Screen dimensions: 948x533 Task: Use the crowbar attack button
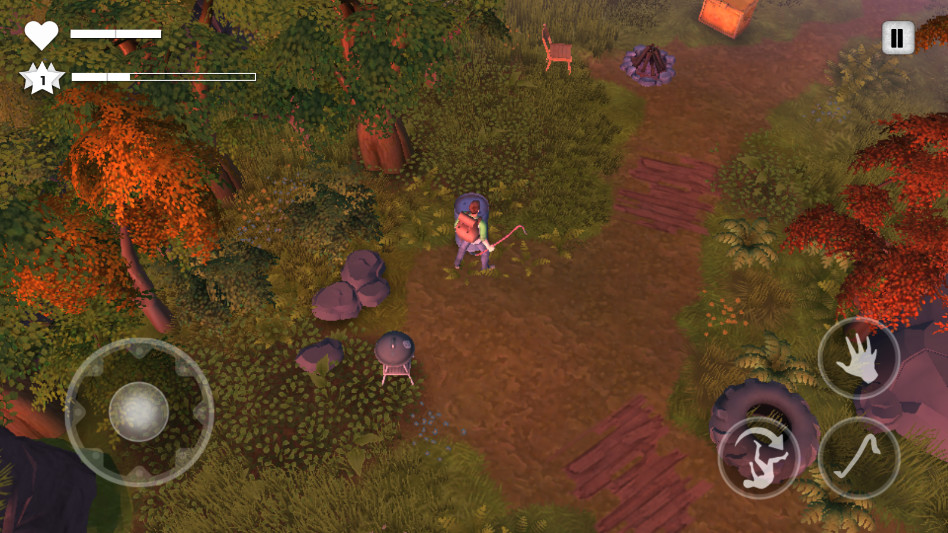pos(858,458)
